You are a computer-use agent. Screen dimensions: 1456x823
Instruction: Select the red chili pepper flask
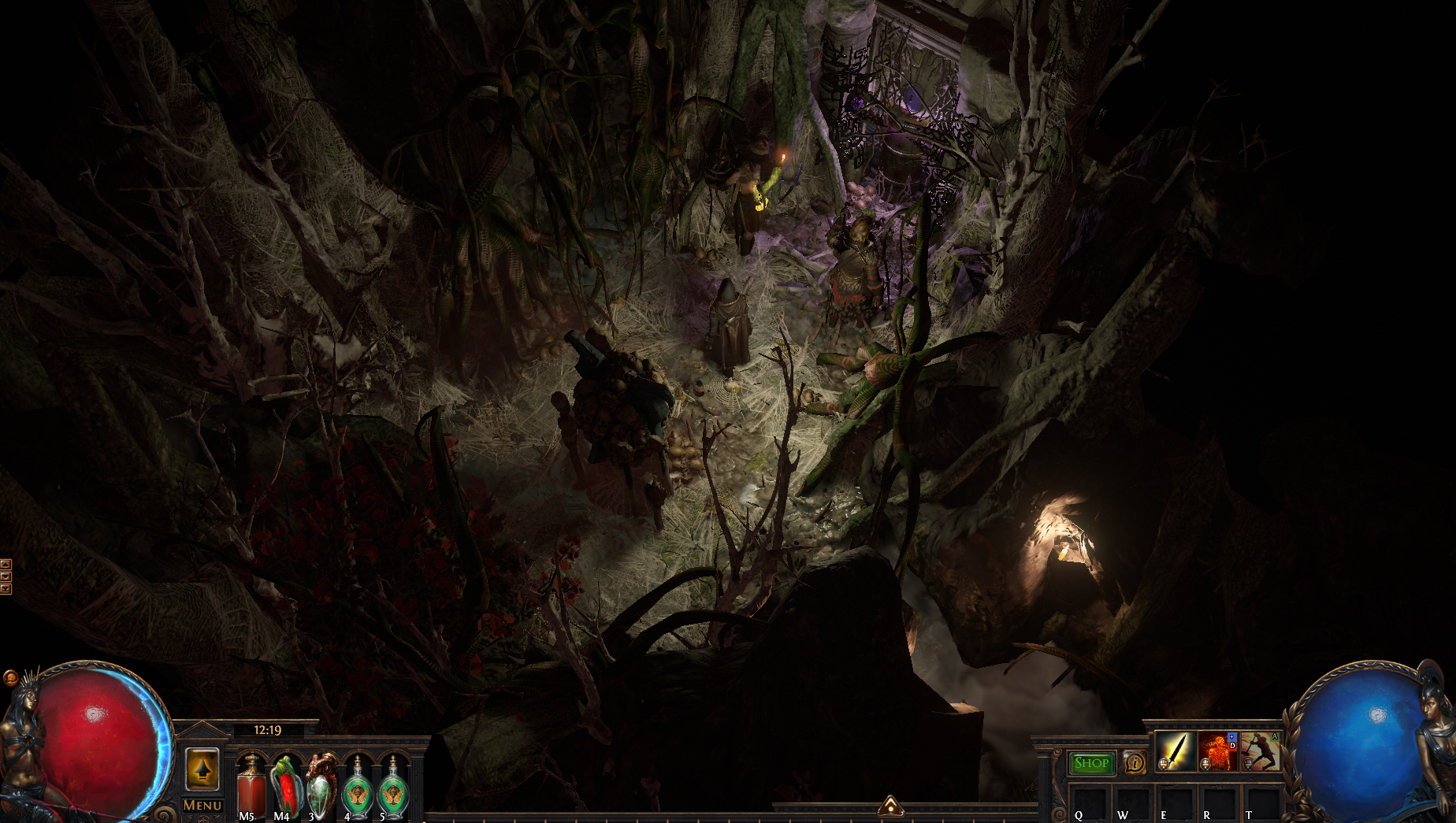[x=285, y=784]
